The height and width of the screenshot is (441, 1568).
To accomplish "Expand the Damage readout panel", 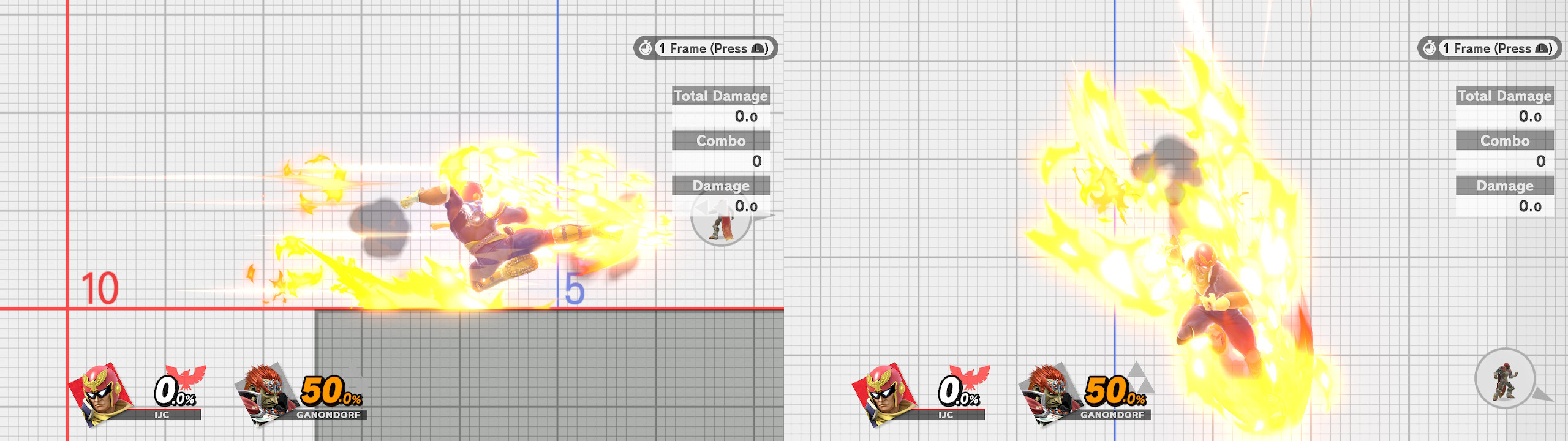I will (x=720, y=186).
